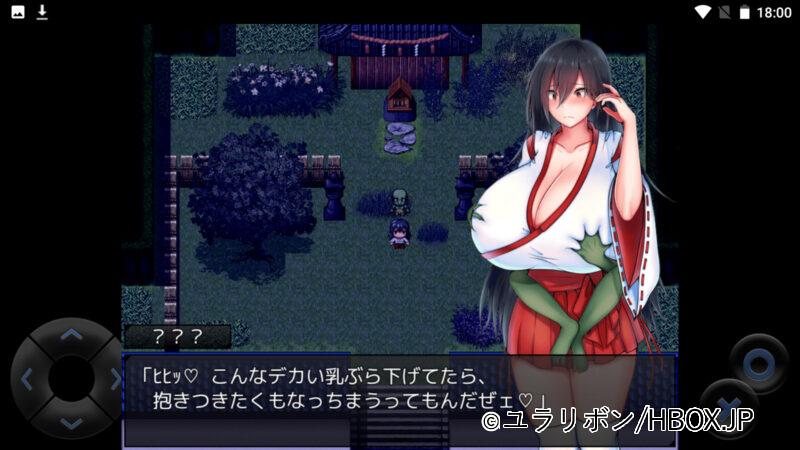Open the download icon in the status bar
800x450 pixels.
pos(42,12)
